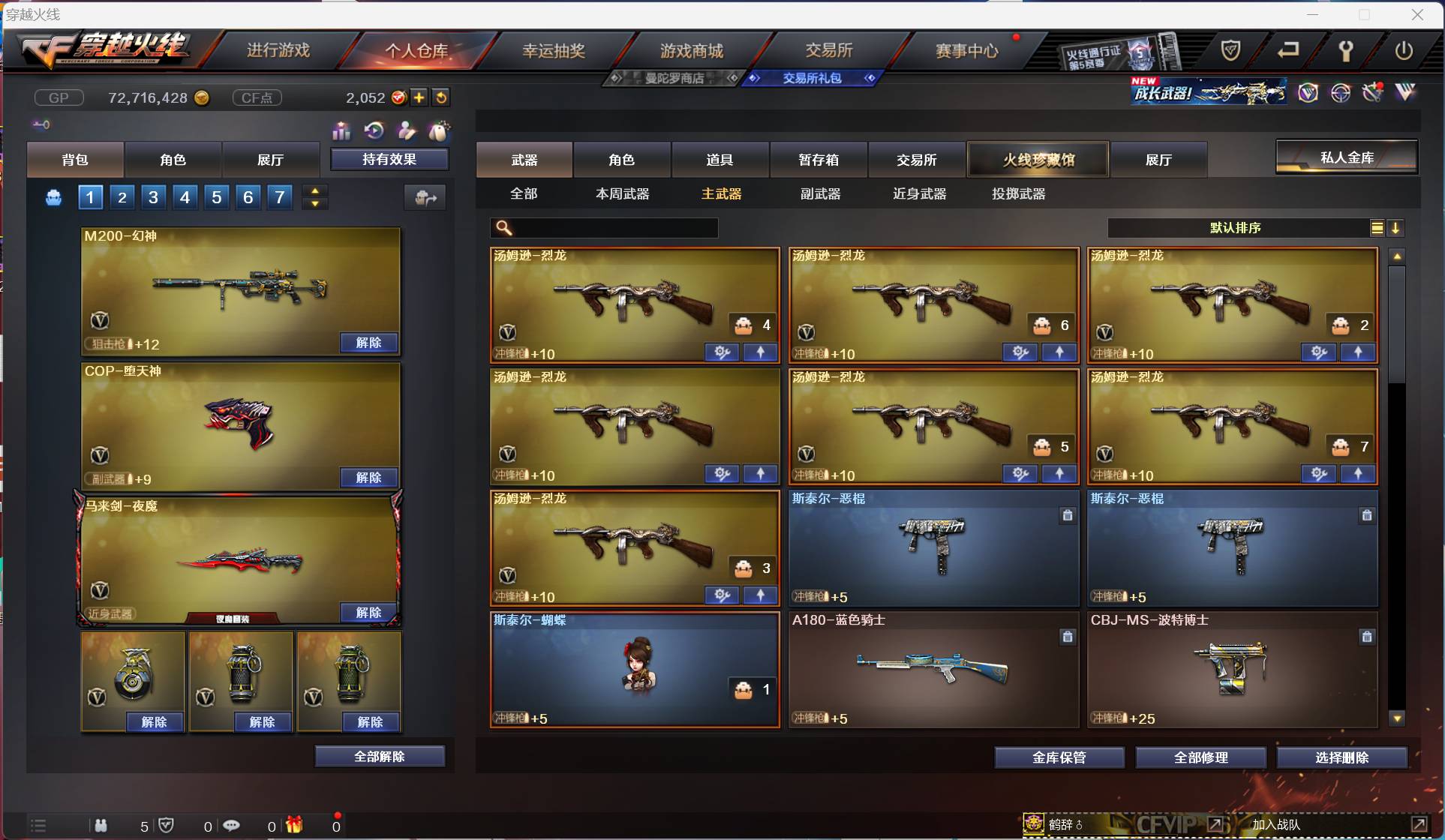The width and height of the screenshot is (1445, 840).
Task: Click the security shield icon in top toolbar
Action: pos(1230,50)
